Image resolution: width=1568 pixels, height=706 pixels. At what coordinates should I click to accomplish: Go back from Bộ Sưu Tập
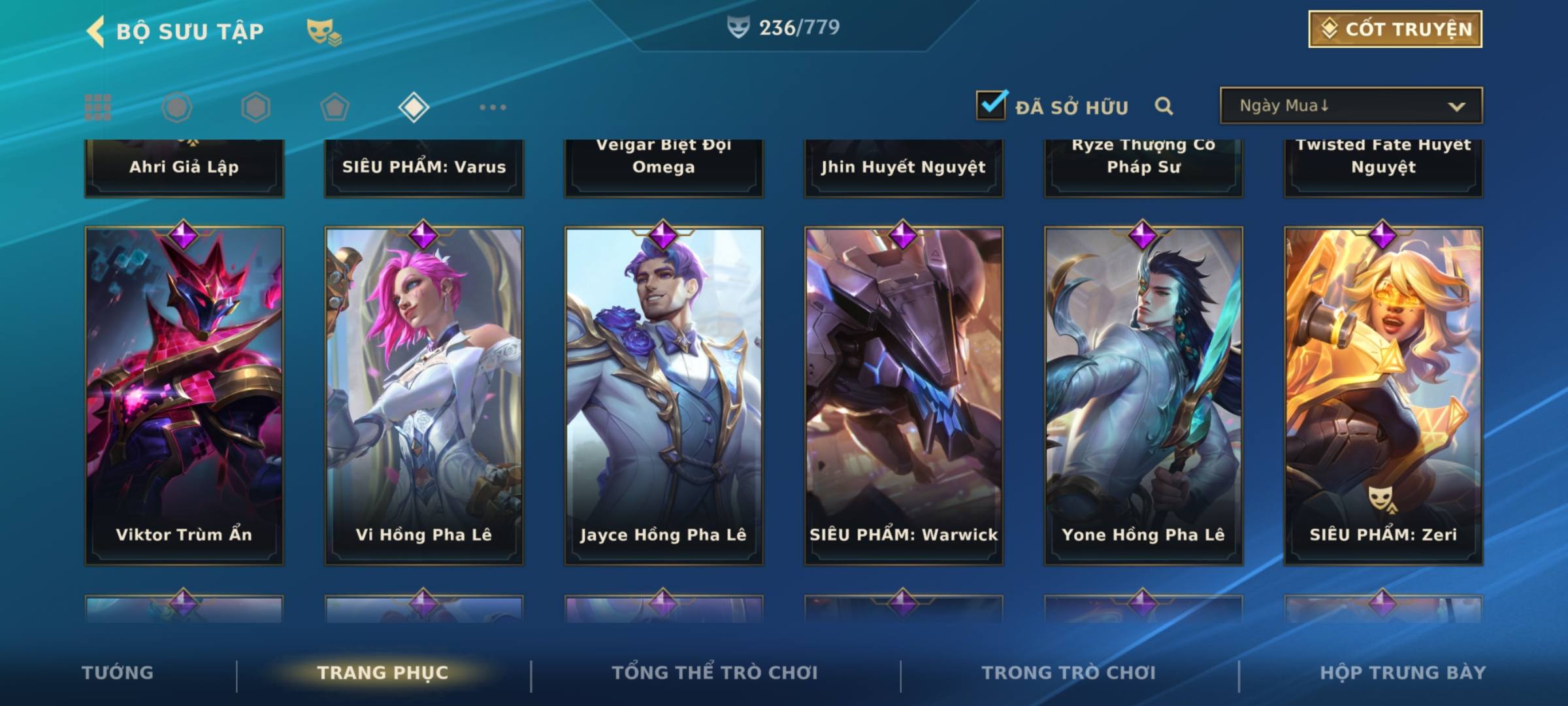pyautogui.click(x=96, y=31)
